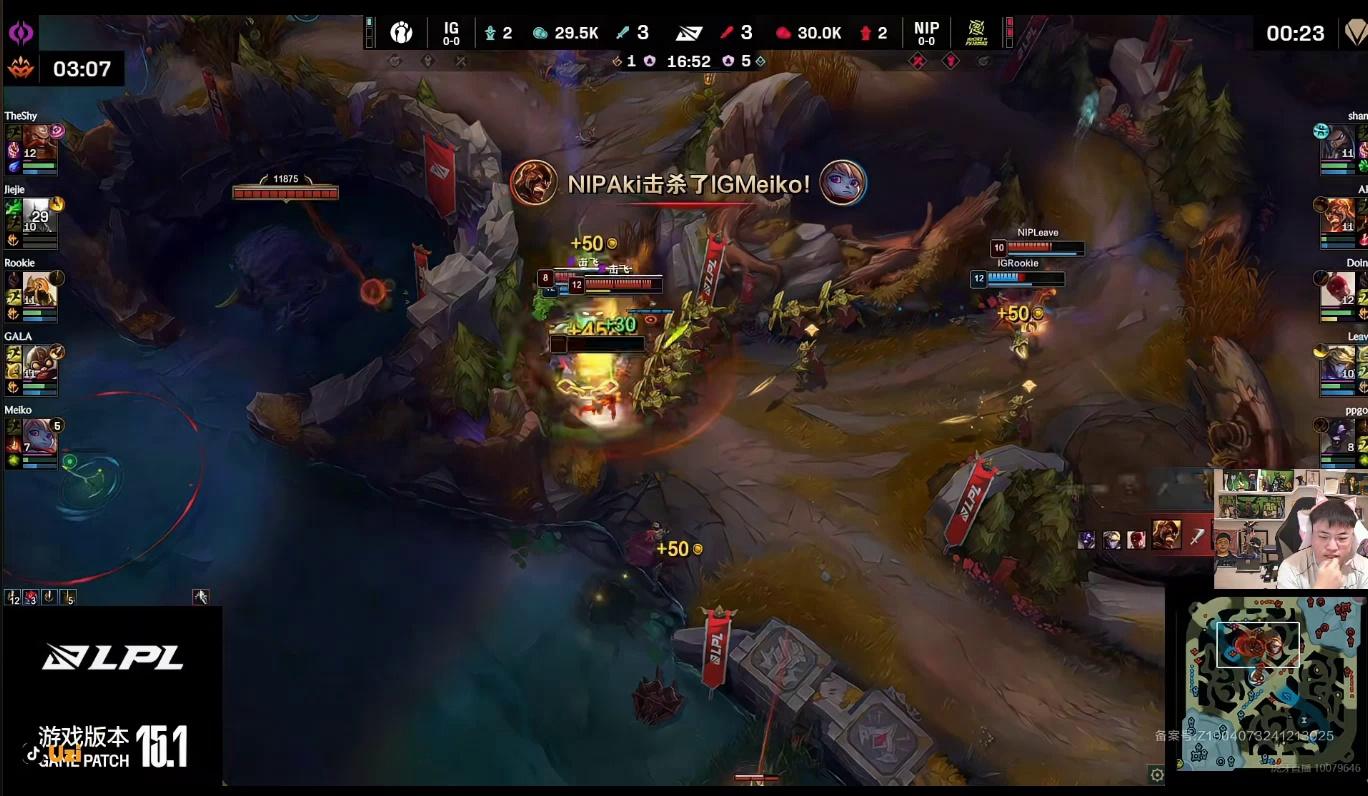Open the settings gear beside the minimap
This screenshot has height=796, width=1368.
(1157, 775)
